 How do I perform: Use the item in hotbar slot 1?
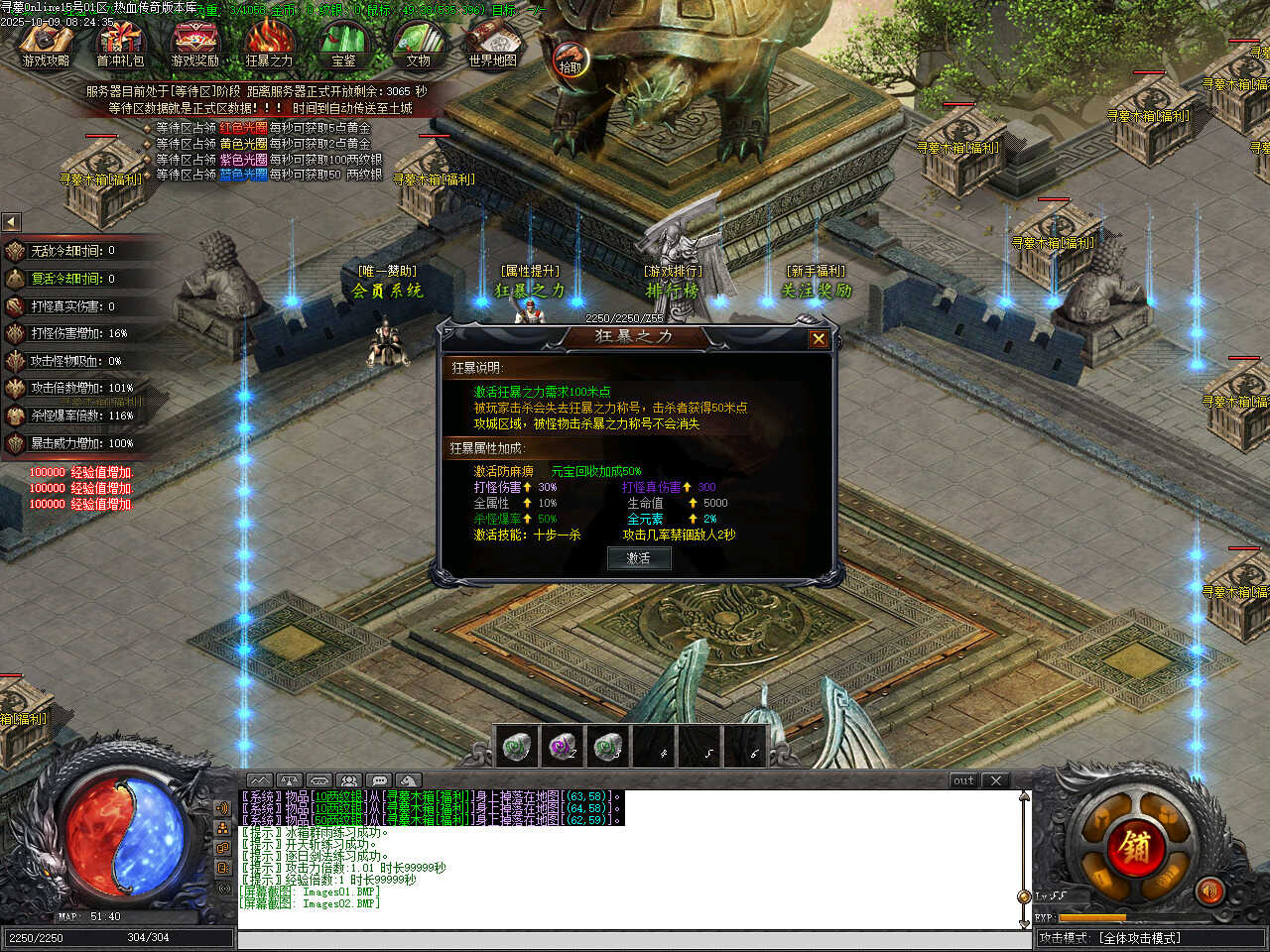[517, 746]
